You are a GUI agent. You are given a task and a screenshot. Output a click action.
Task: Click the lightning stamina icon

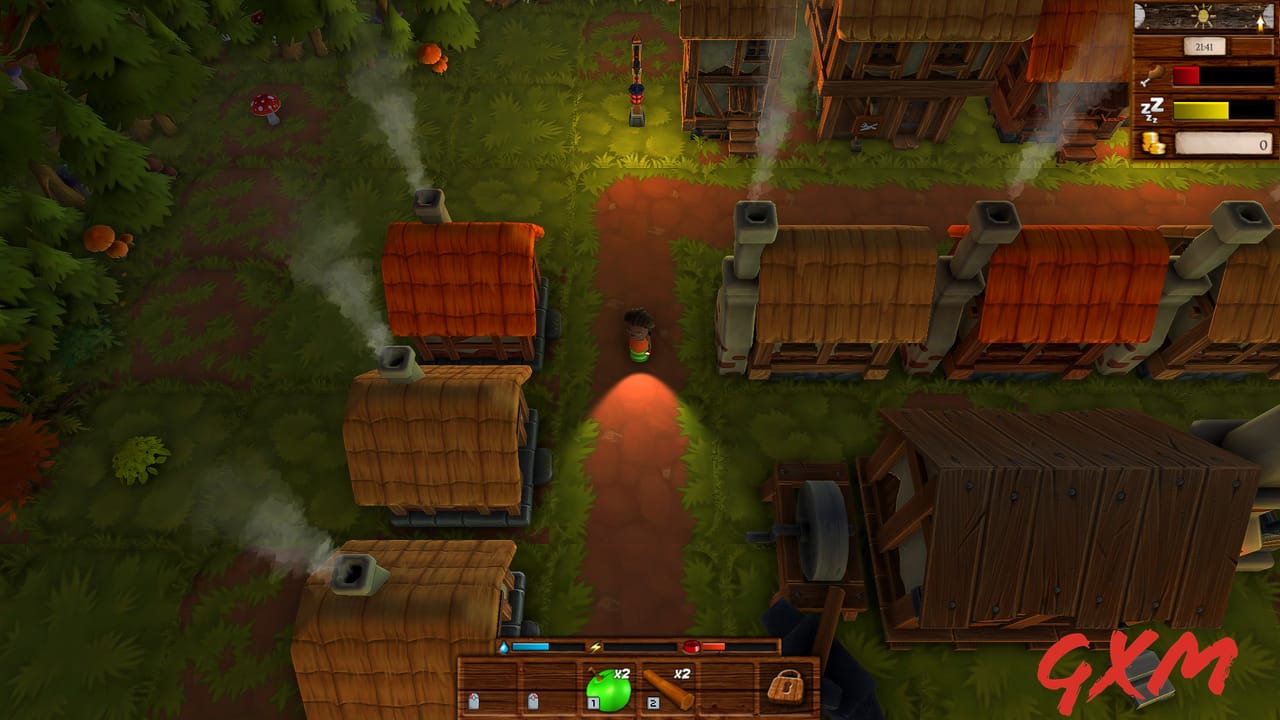(594, 645)
